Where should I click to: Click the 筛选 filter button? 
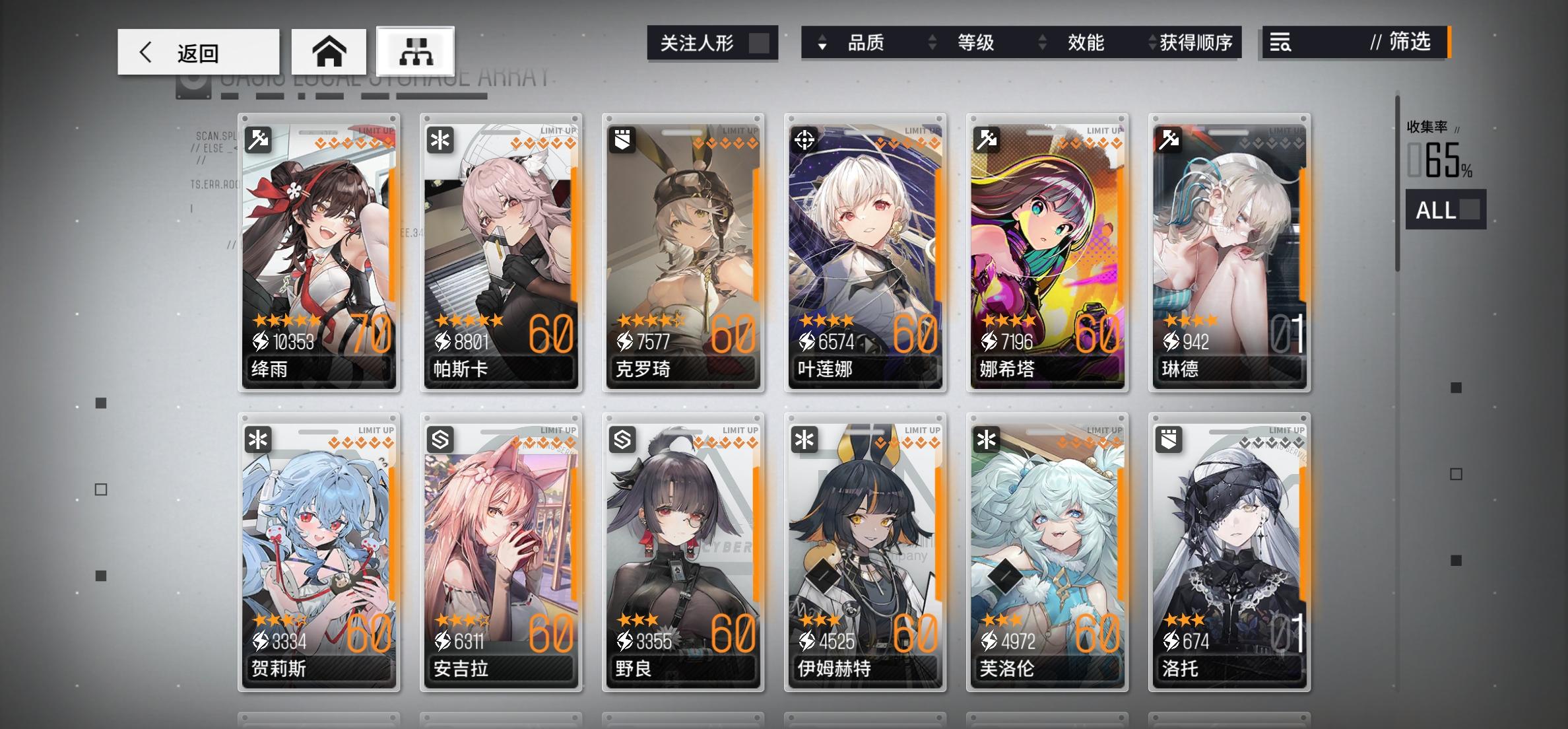1404,44
